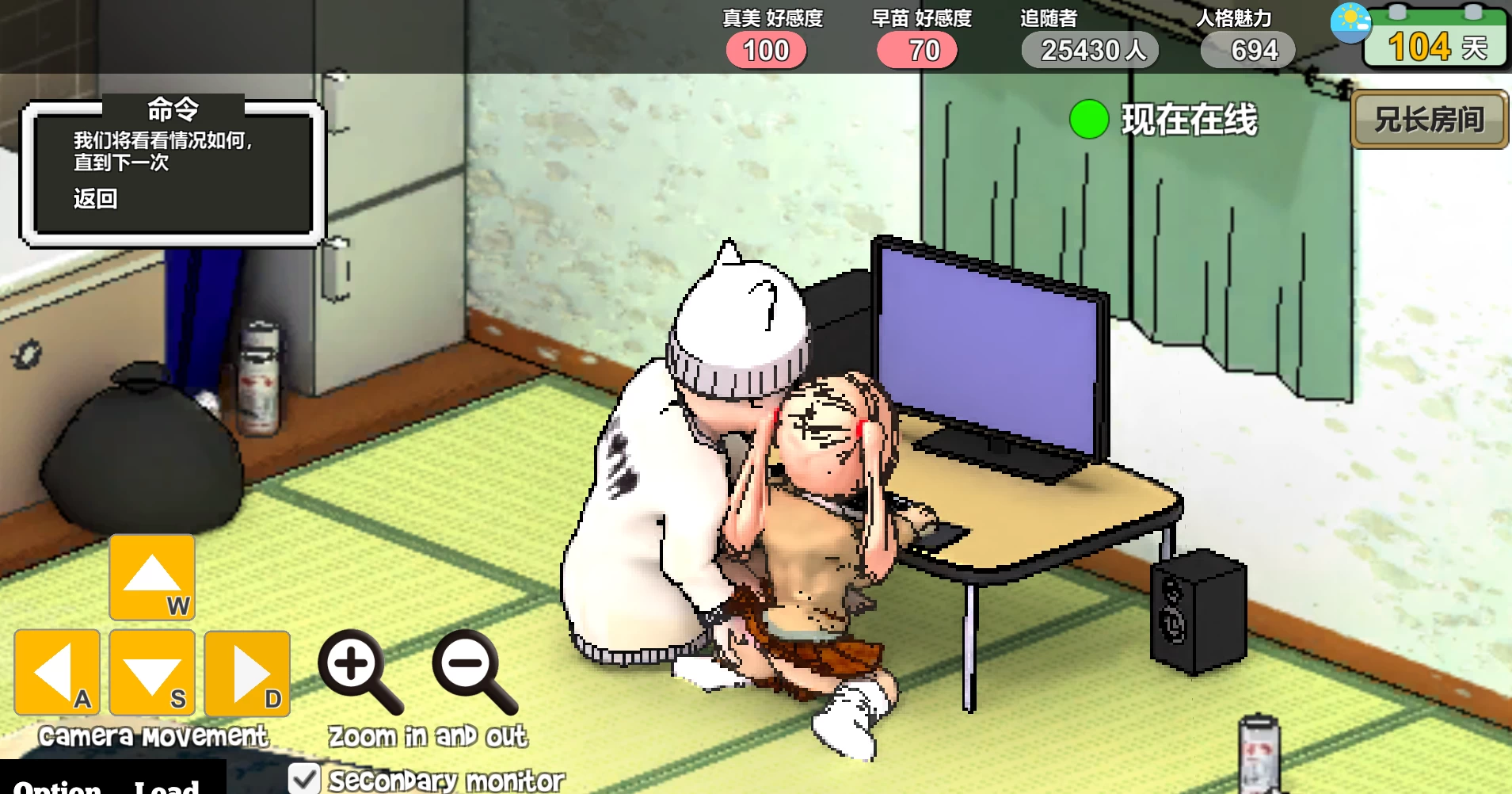The height and width of the screenshot is (794, 1512).
Task: Click the 真美 好感度 100 badge
Action: click(x=765, y=49)
